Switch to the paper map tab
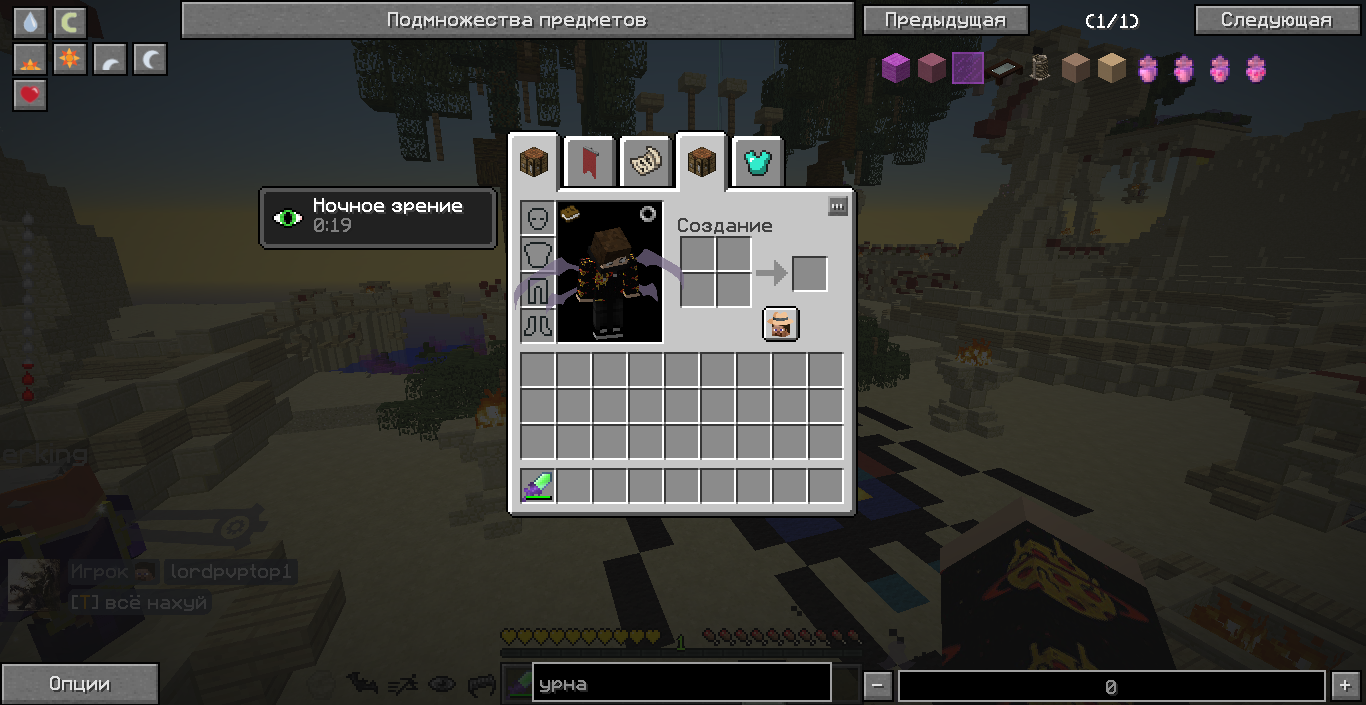The width and height of the screenshot is (1366, 705). [x=645, y=161]
